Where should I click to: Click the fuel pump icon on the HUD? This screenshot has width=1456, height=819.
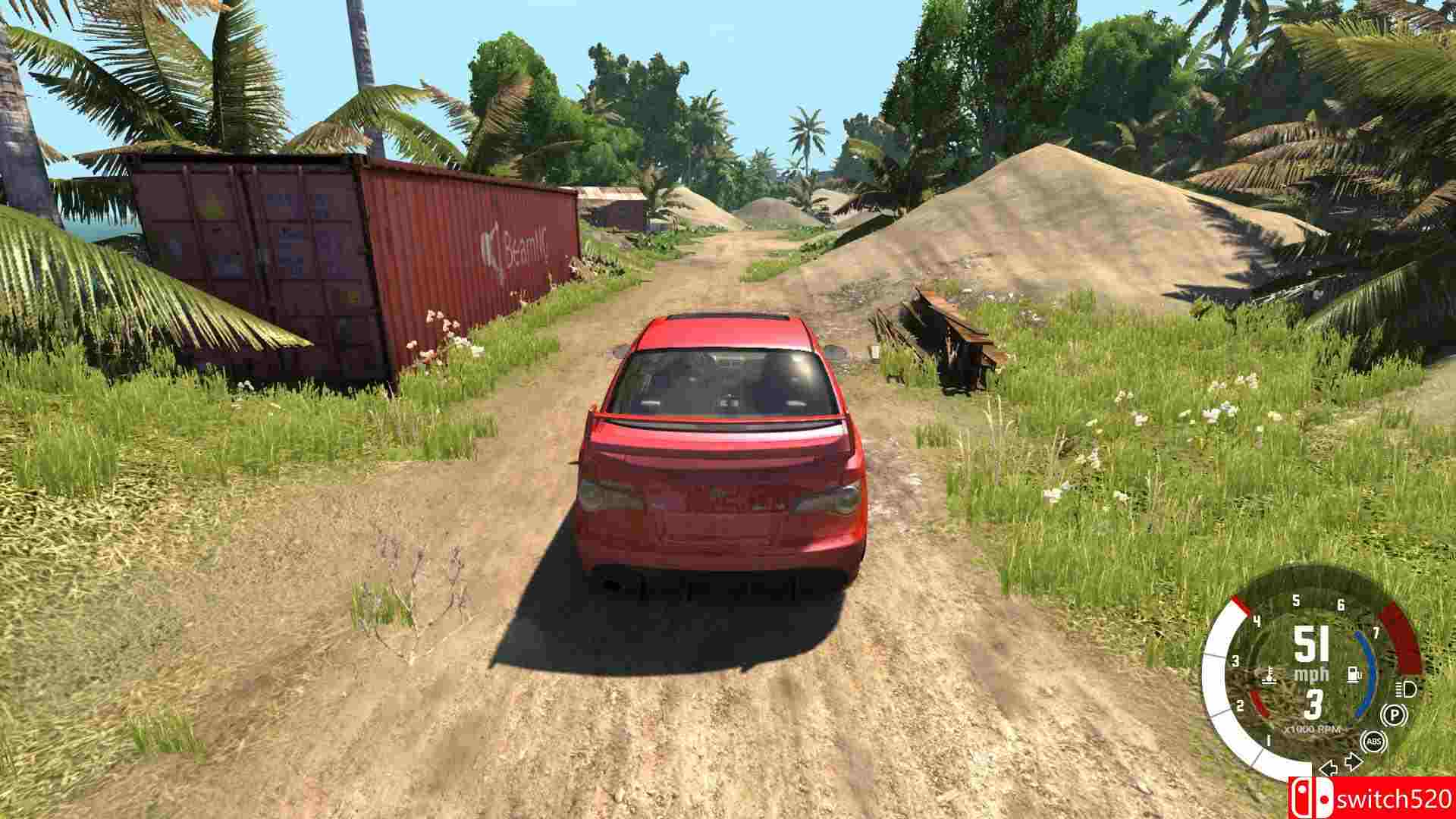[x=1354, y=675]
